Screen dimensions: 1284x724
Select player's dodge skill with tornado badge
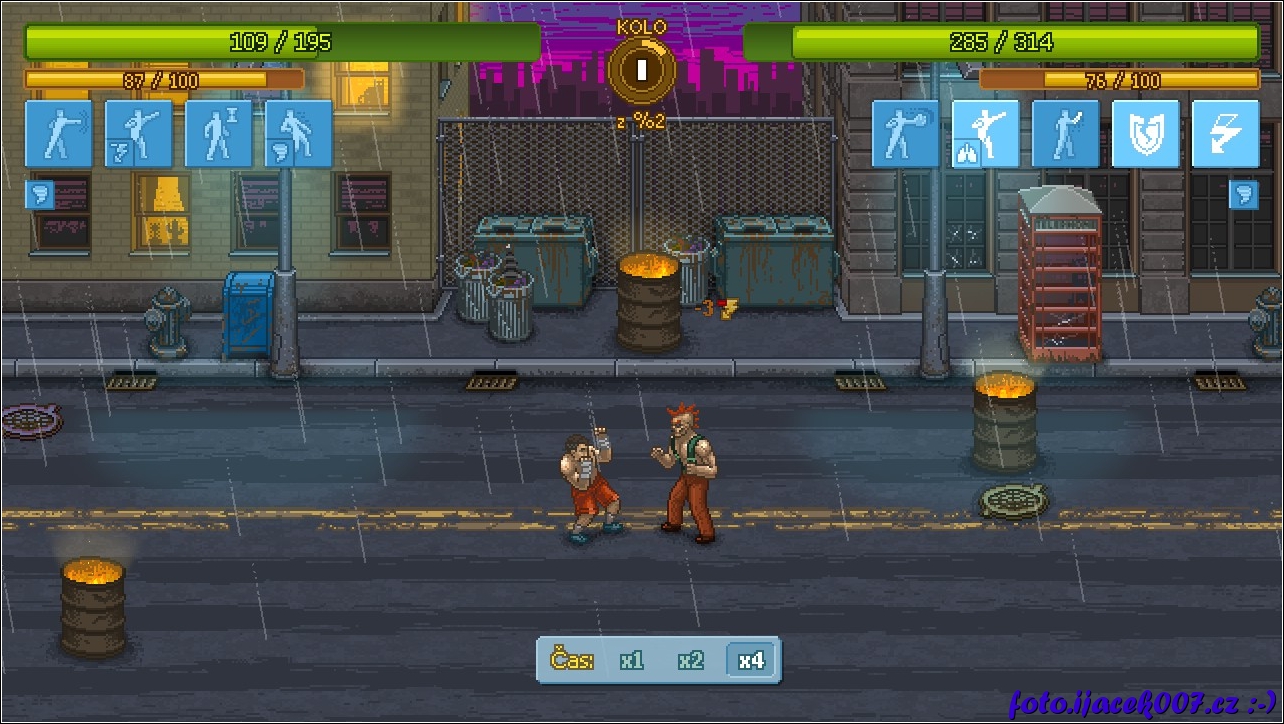(x=299, y=134)
